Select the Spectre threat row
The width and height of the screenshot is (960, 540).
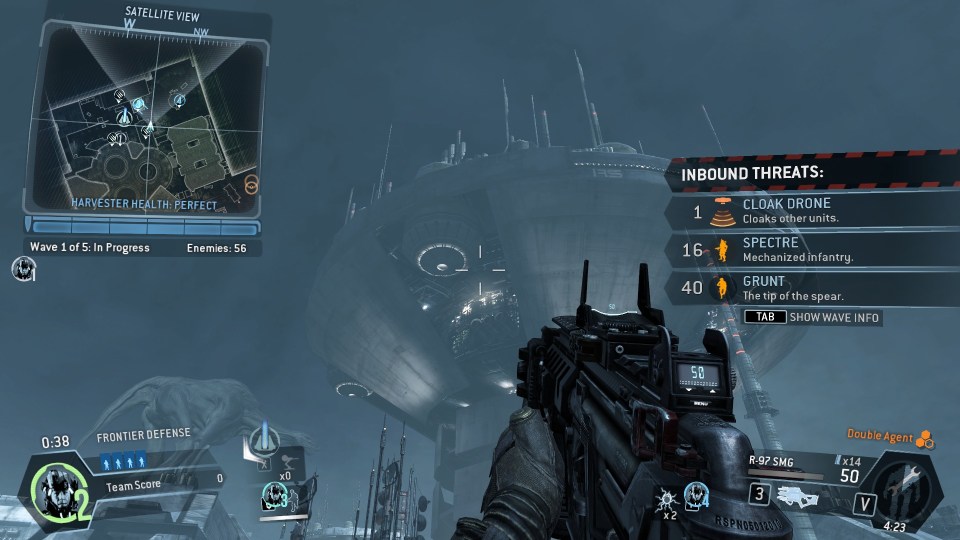coord(810,250)
